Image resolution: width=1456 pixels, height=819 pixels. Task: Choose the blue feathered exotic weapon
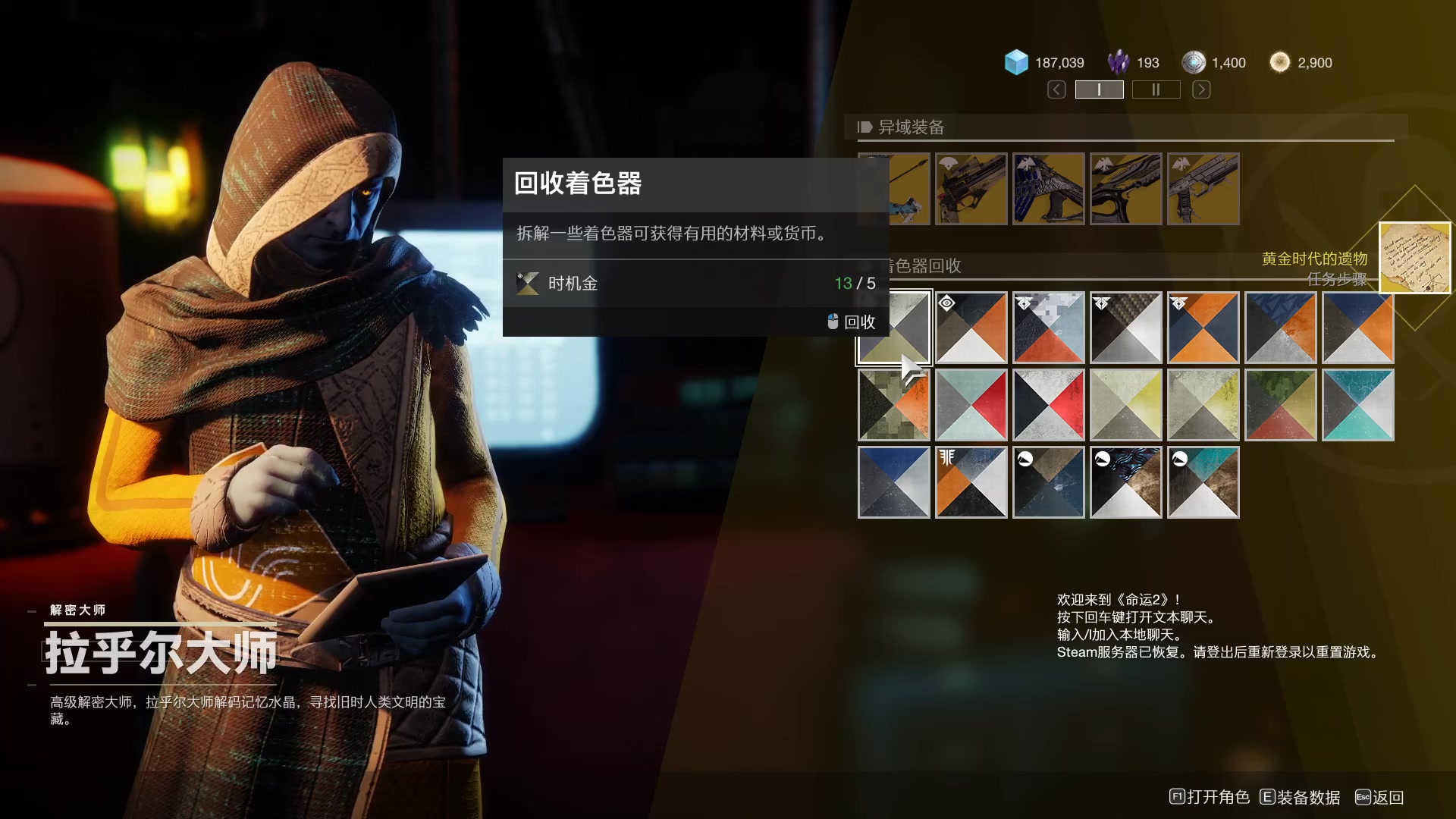click(x=1049, y=189)
